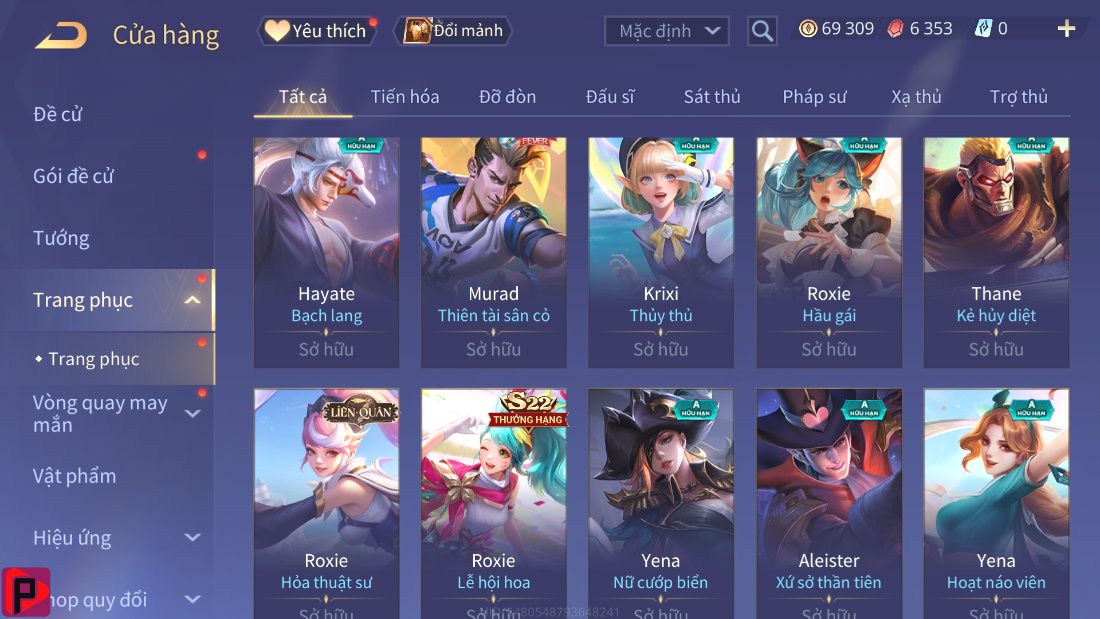Image resolution: width=1100 pixels, height=619 pixels.
Task: Choose the Murad Thiên tài sân cỏ skin
Action: (494, 252)
